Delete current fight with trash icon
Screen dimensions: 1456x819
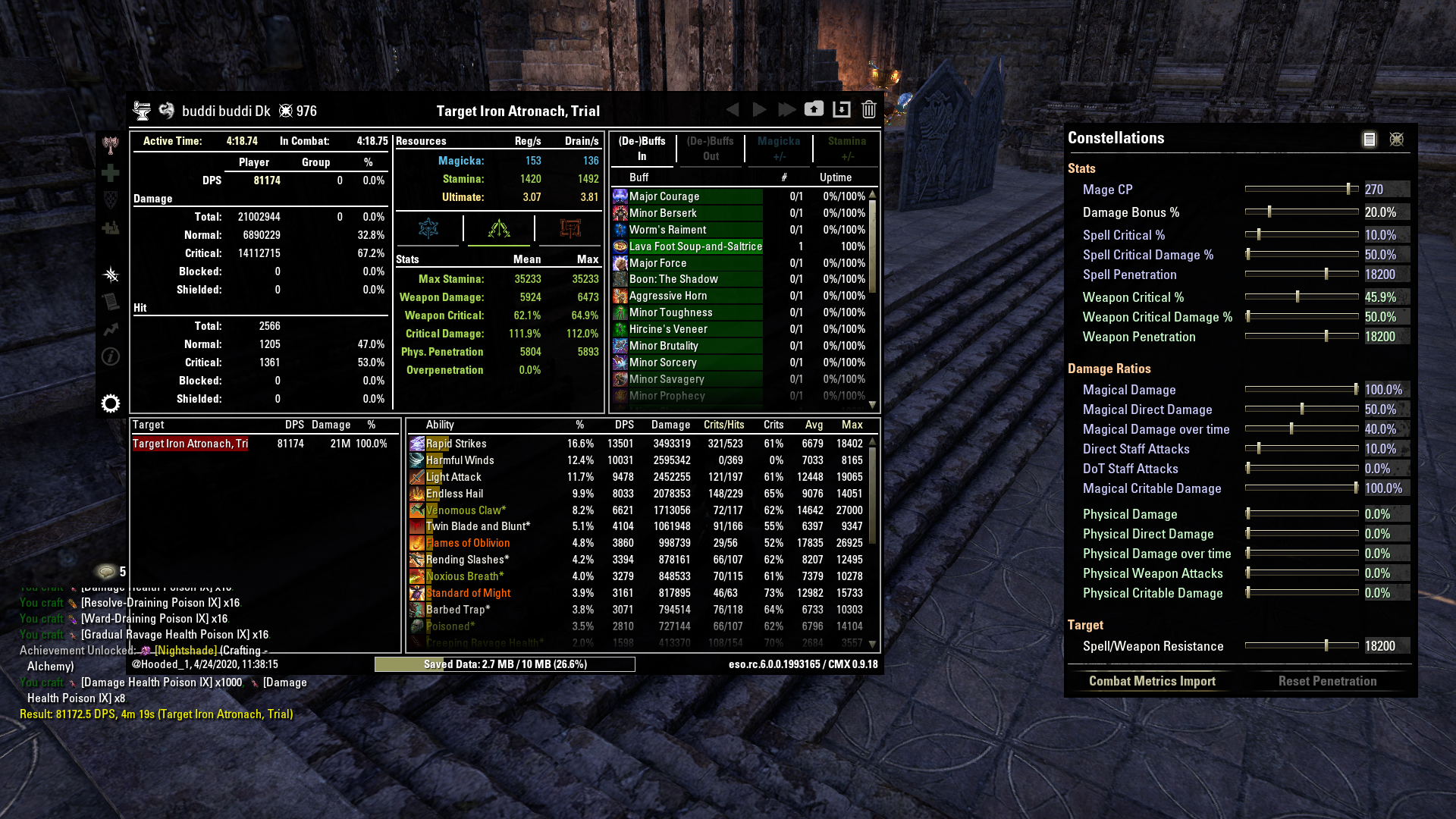coord(868,109)
